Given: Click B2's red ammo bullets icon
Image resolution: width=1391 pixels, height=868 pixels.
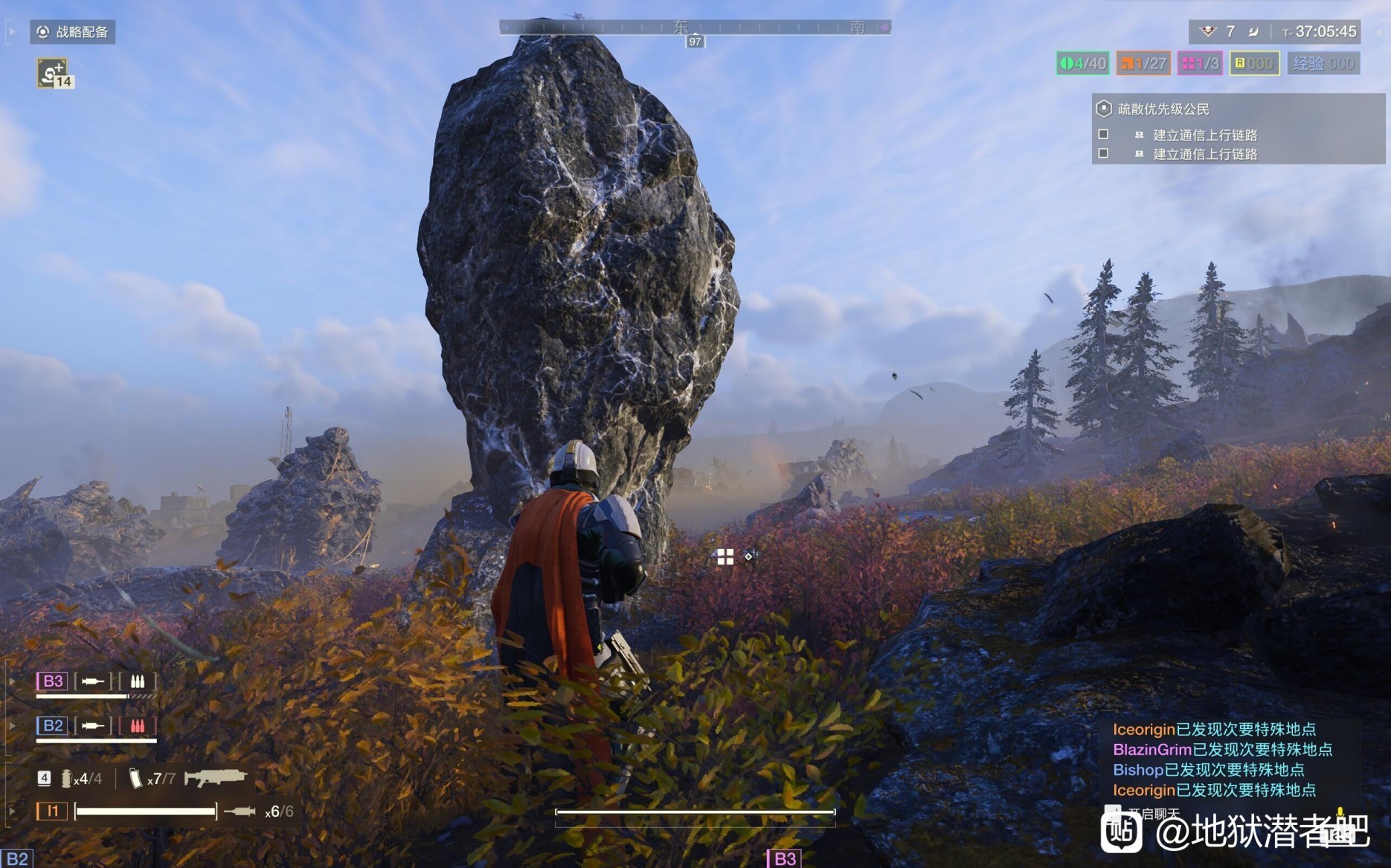Looking at the screenshot, I should 138,726.
